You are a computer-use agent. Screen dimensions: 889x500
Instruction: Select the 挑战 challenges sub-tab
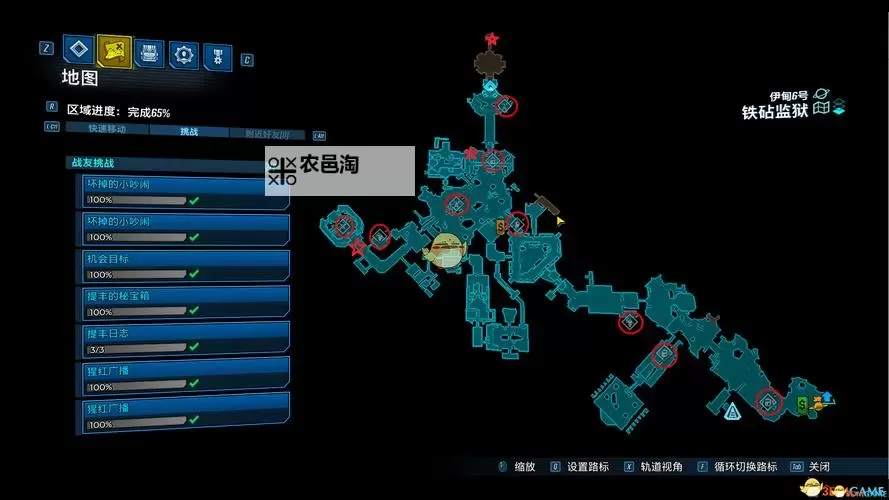click(189, 131)
